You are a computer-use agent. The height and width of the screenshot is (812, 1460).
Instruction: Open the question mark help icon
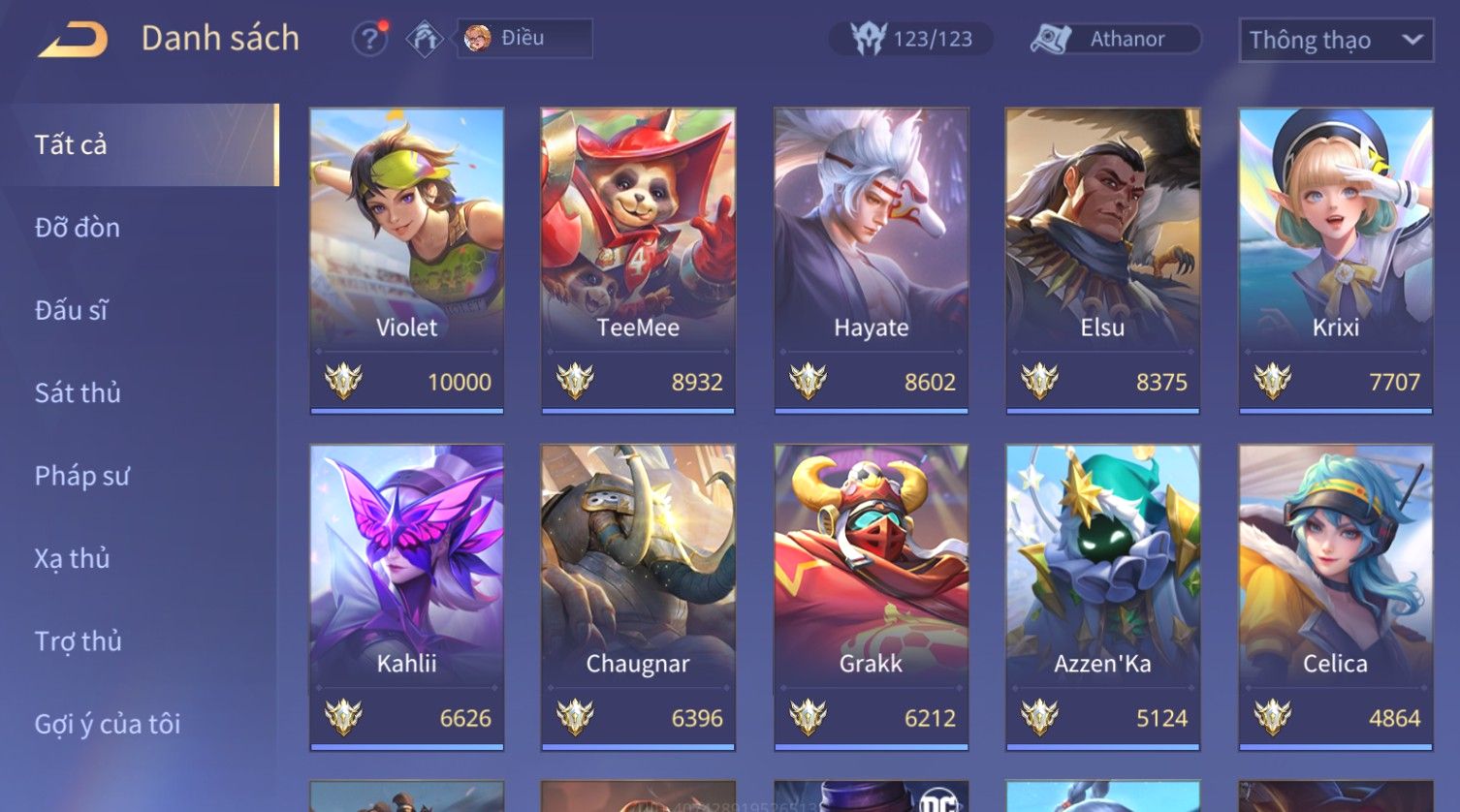[369, 39]
